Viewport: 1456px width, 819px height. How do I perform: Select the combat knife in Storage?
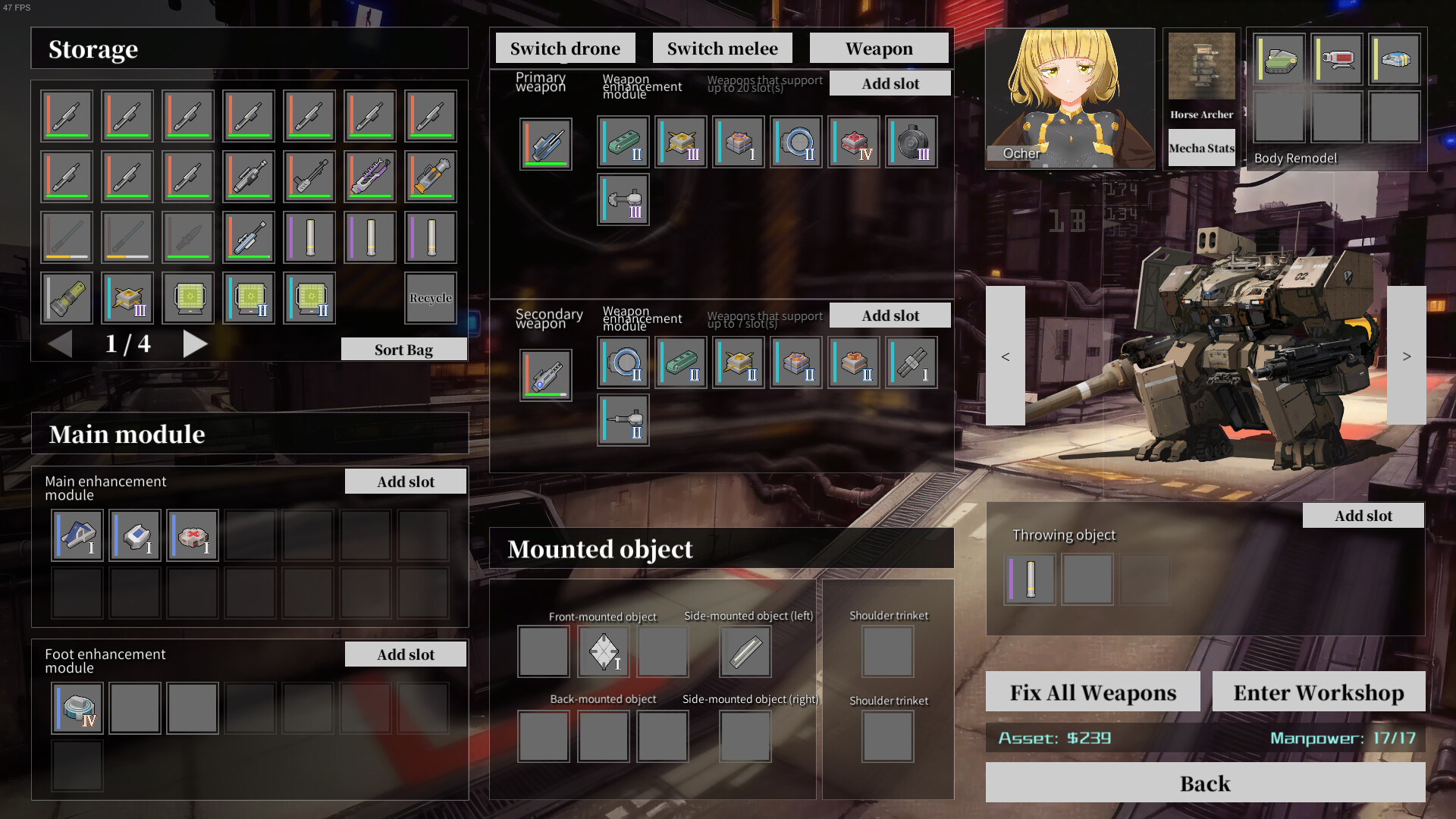pyautogui.click(x=188, y=237)
